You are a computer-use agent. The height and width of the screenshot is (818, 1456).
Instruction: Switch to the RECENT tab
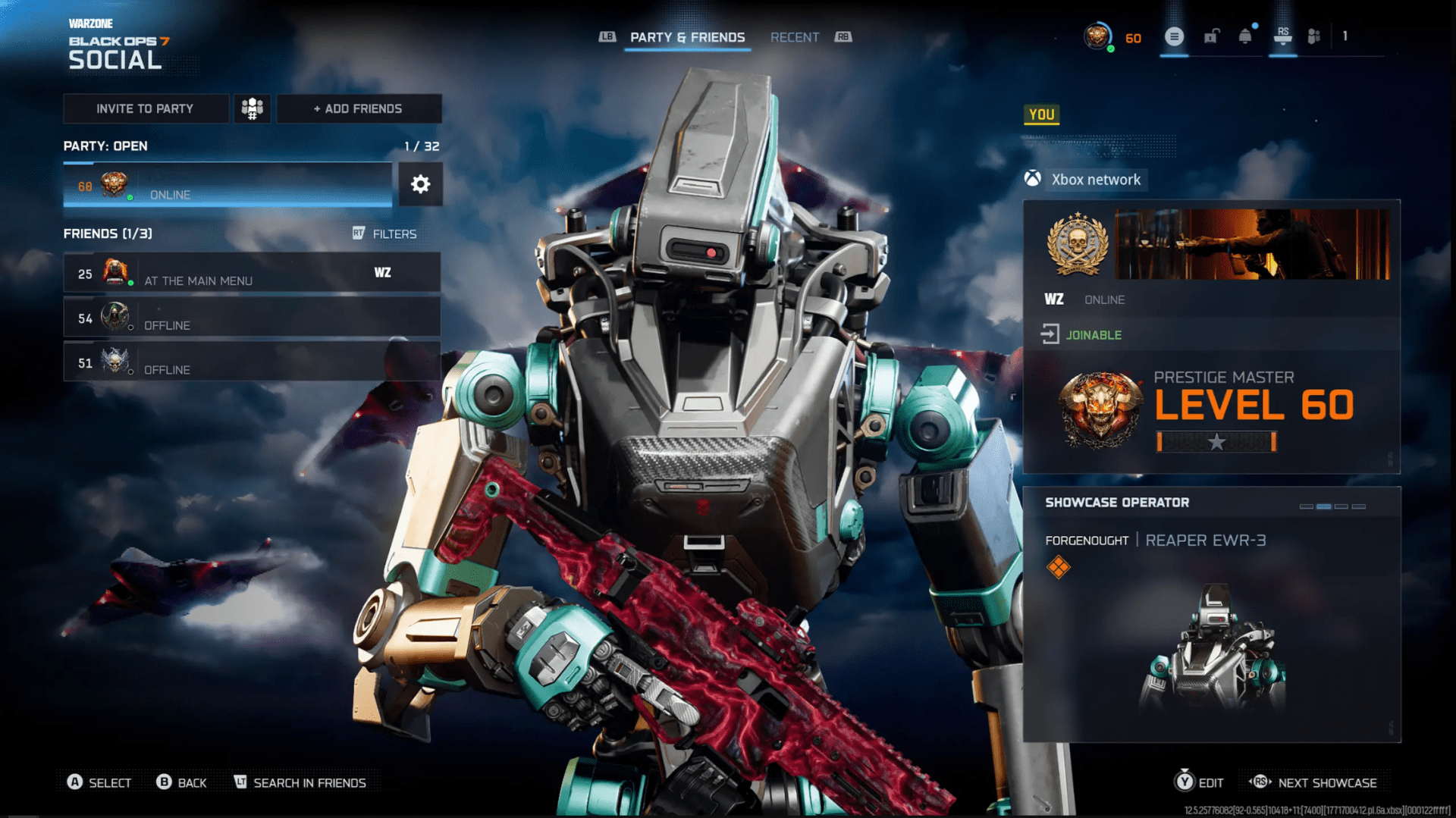[795, 36]
